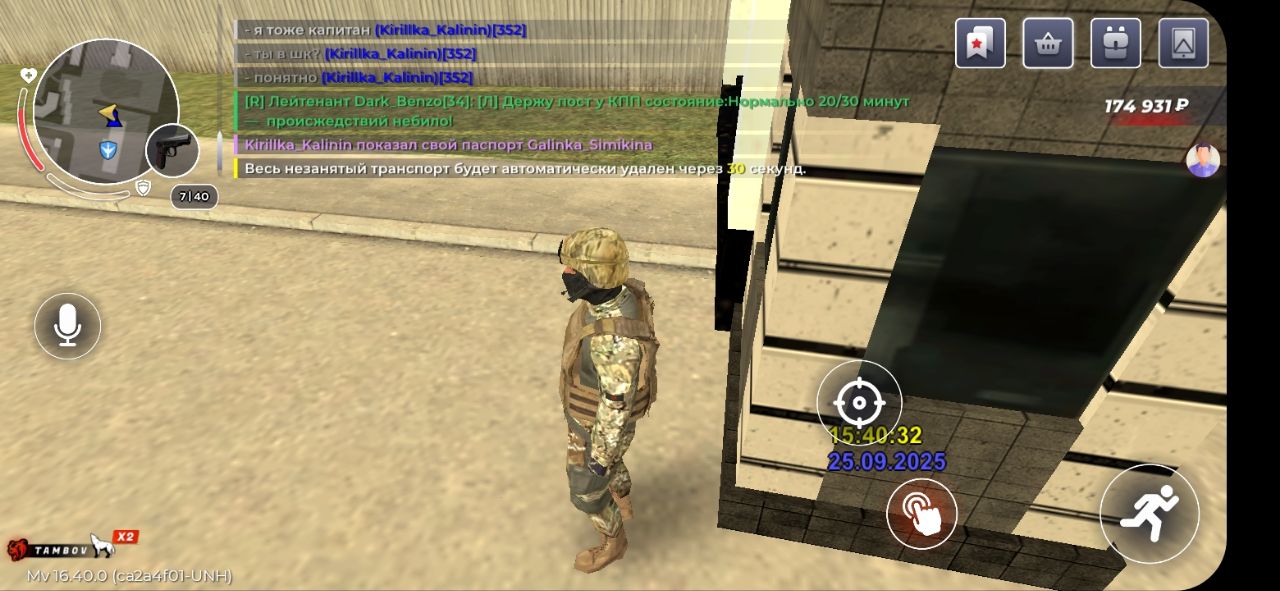Tap the crosshair aim button
Image resolution: width=1280 pixels, height=591 pixels.
coord(859,403)
